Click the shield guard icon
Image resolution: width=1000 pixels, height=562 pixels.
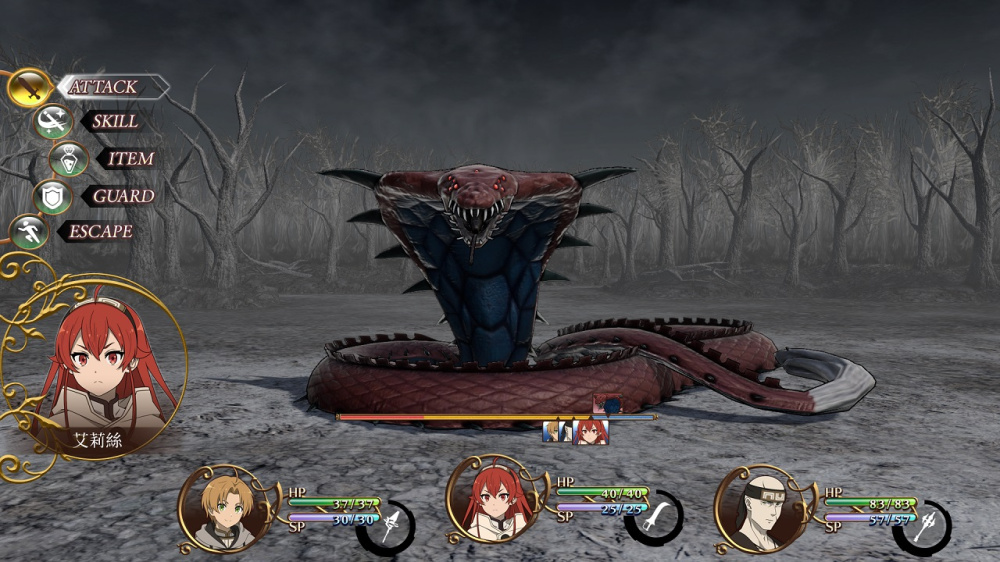tap(52, 196)
